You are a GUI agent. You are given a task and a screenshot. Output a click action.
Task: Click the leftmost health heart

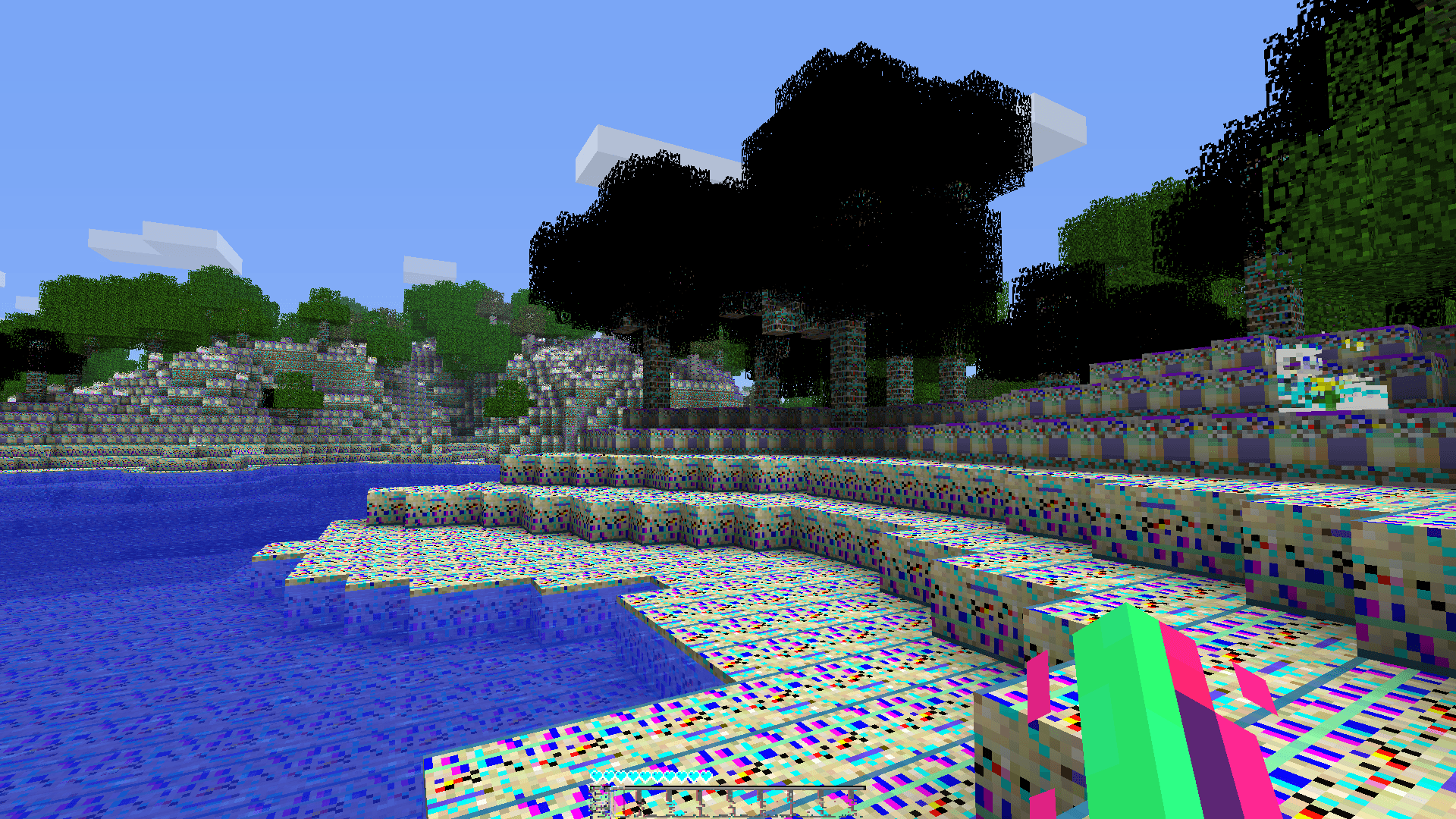pyautogui.click(x=597, y=776)
